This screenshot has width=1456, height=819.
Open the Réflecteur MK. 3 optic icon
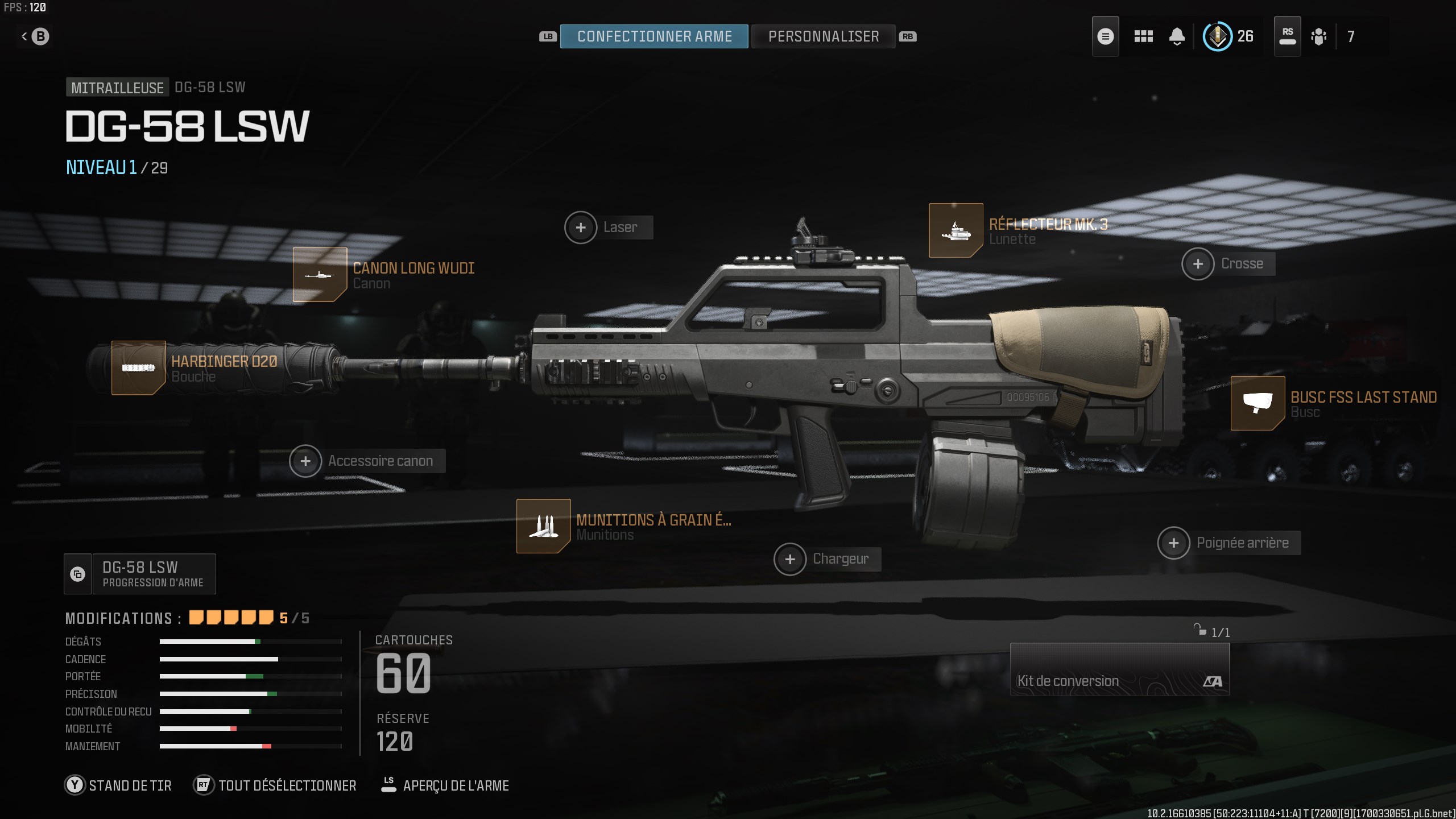(x=955, y=231)
